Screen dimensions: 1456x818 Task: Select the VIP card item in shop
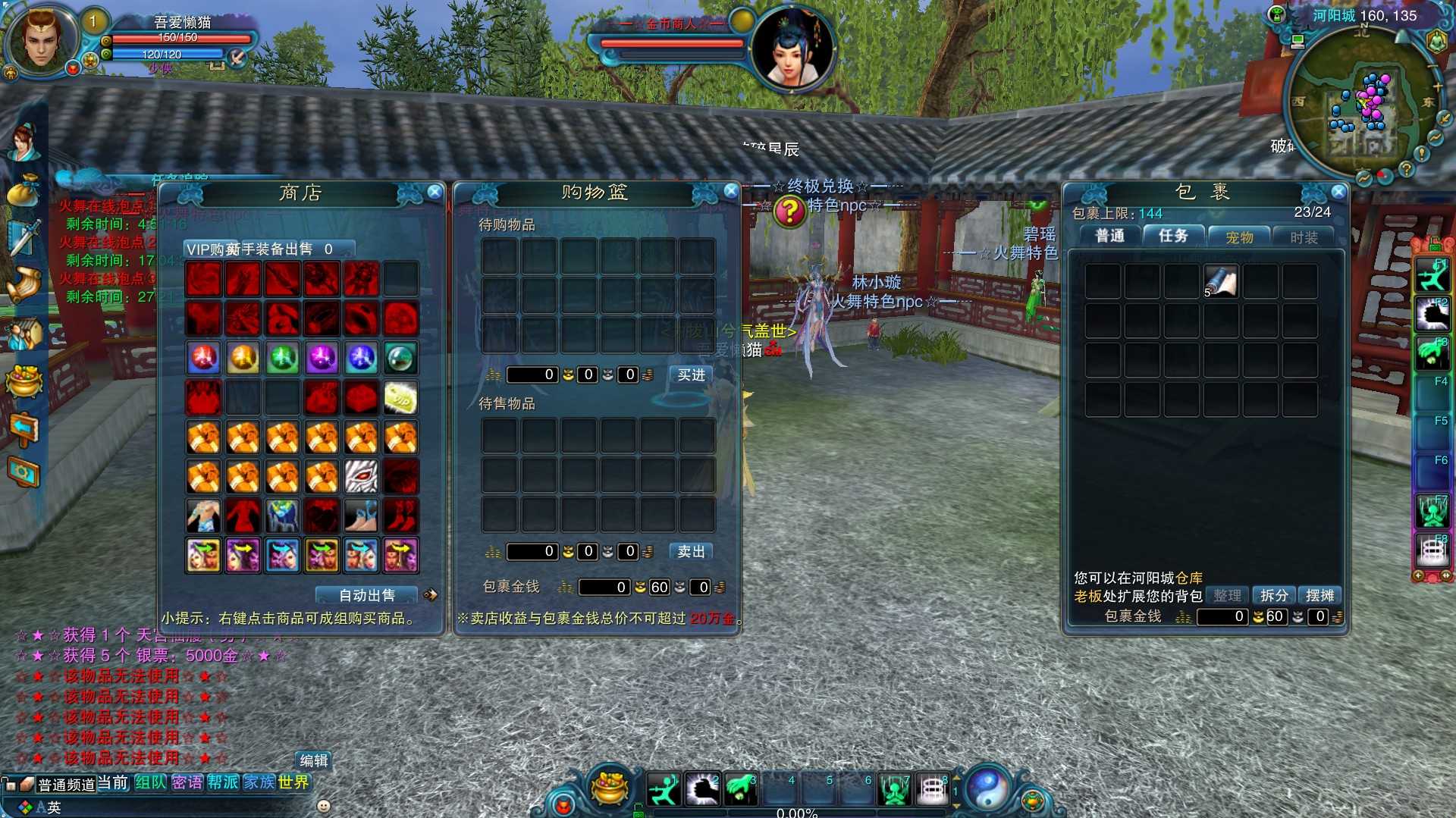[x=400, y=397]
